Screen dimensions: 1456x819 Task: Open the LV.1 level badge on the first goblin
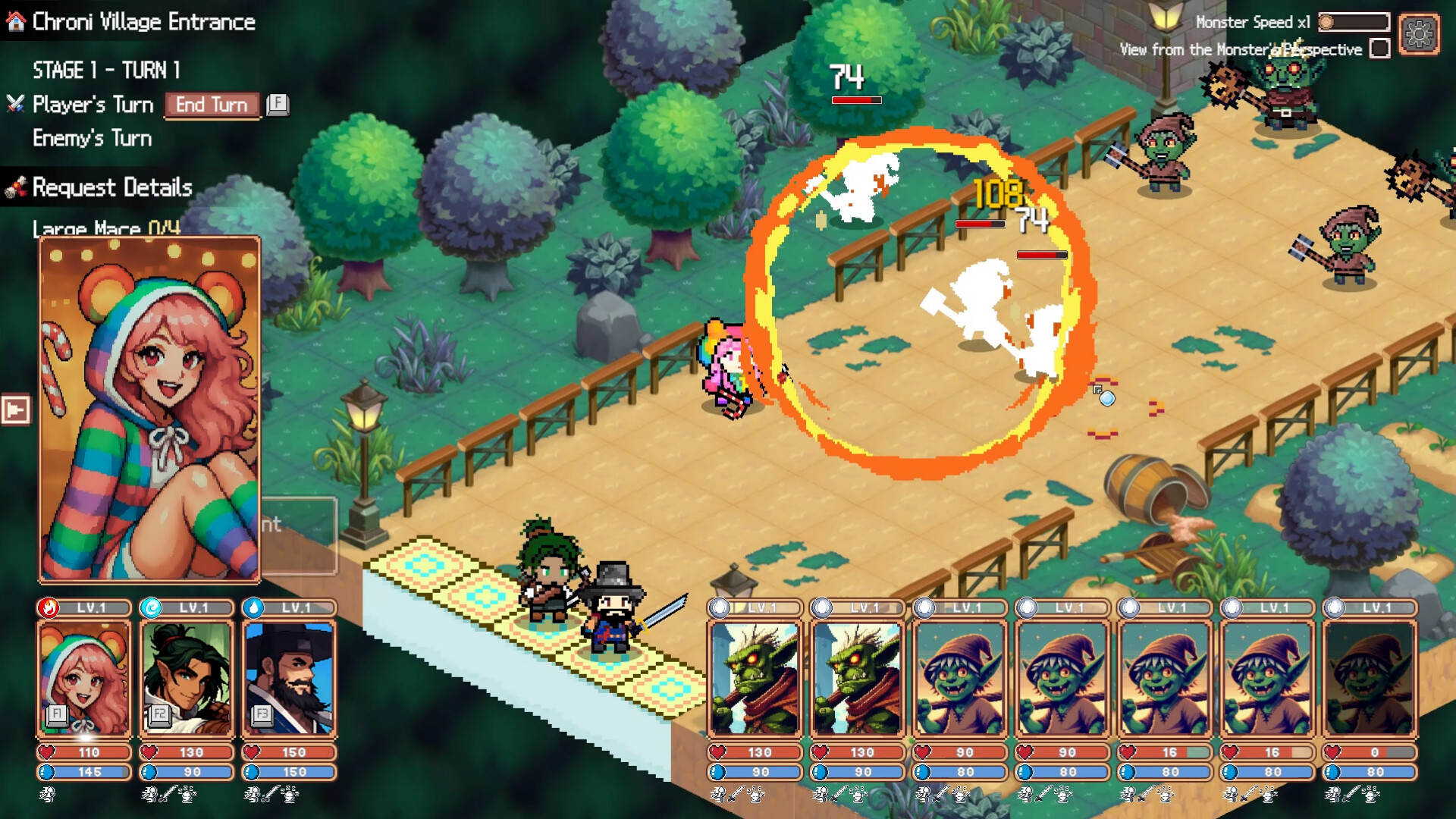(x=755, y=607)
